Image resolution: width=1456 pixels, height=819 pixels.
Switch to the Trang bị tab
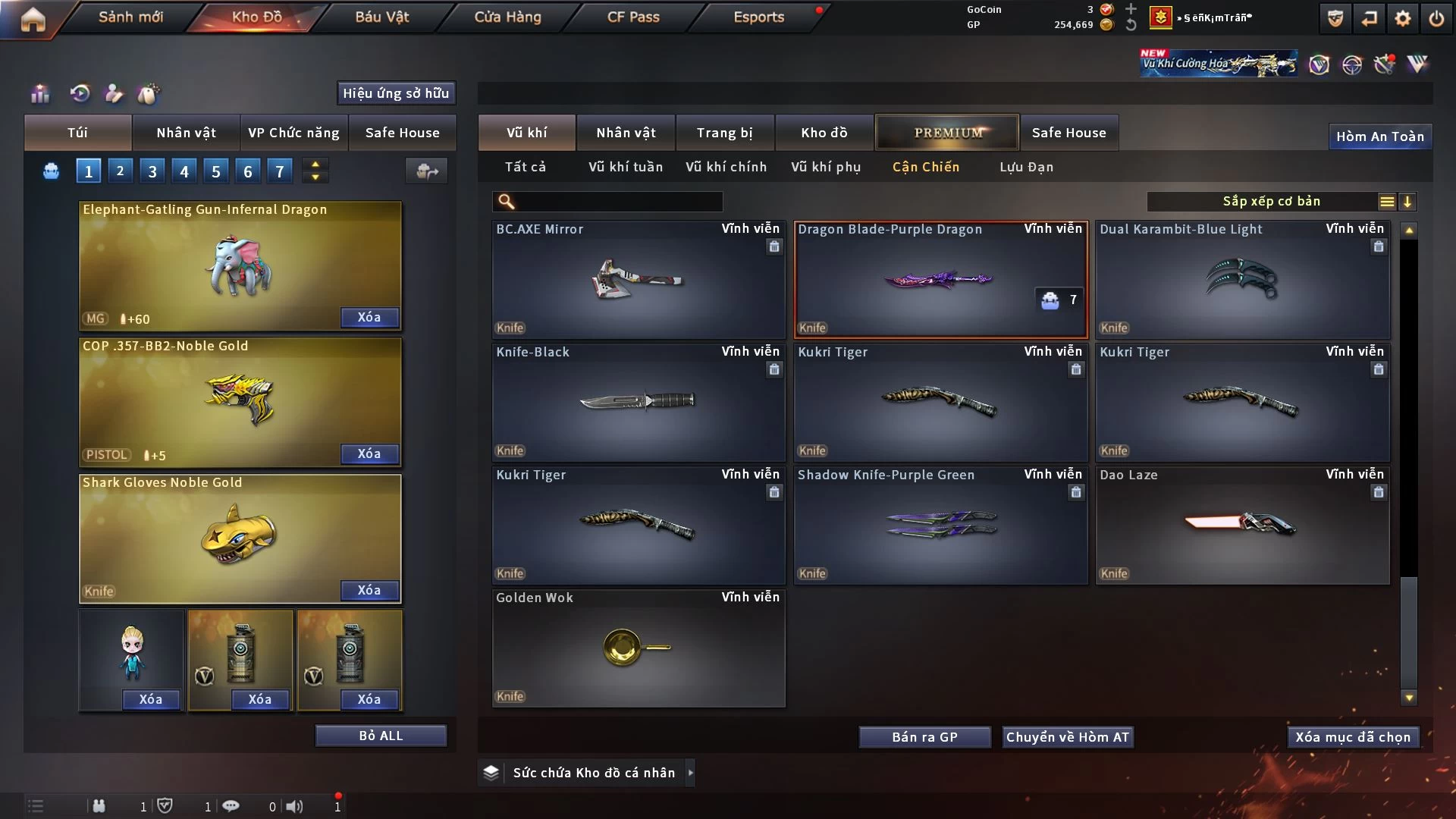724,133
